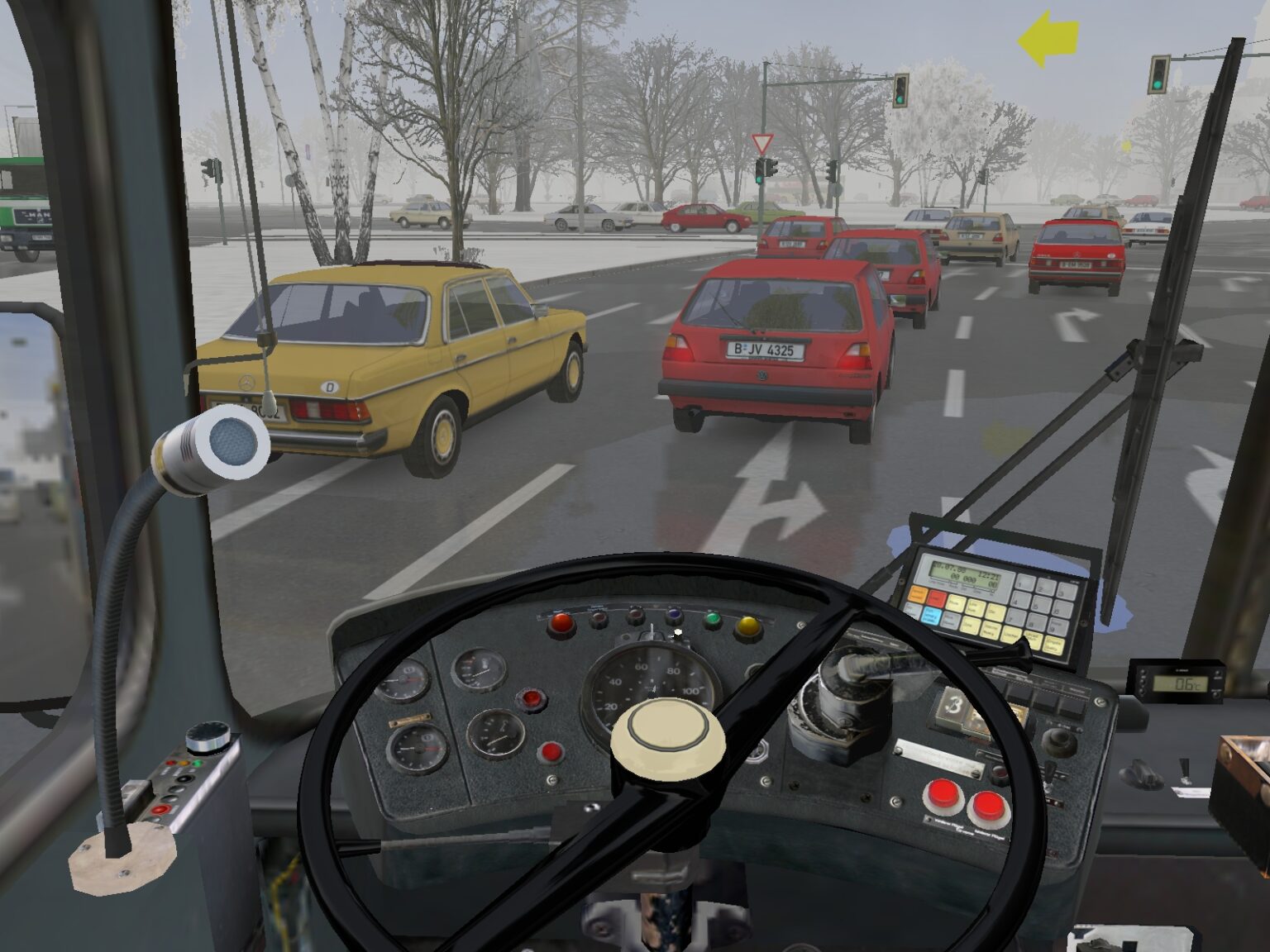Viewport: 1270px width, 952px height.
Task: Click the yellow dashboard indicator lamp
Action: tap(748, 626)
